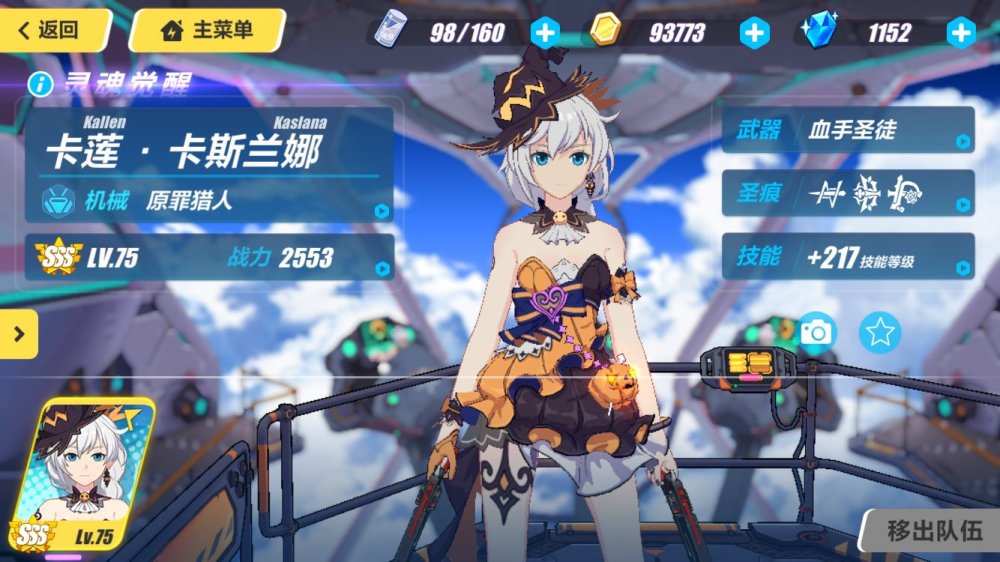Open the 圣痕 stigmata panel
Image resolution: width=1000 pixels, height=562 pixels.
[848, 193]
